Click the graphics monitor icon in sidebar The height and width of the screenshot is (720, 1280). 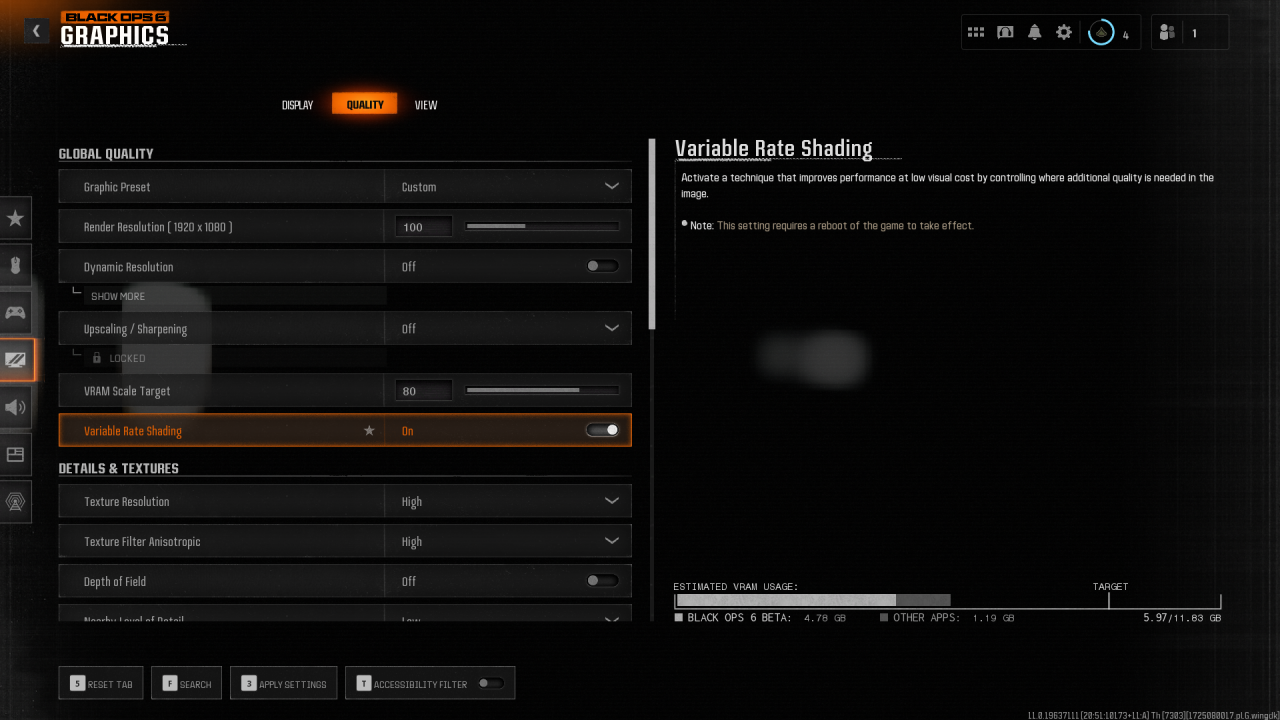(15, 360)
